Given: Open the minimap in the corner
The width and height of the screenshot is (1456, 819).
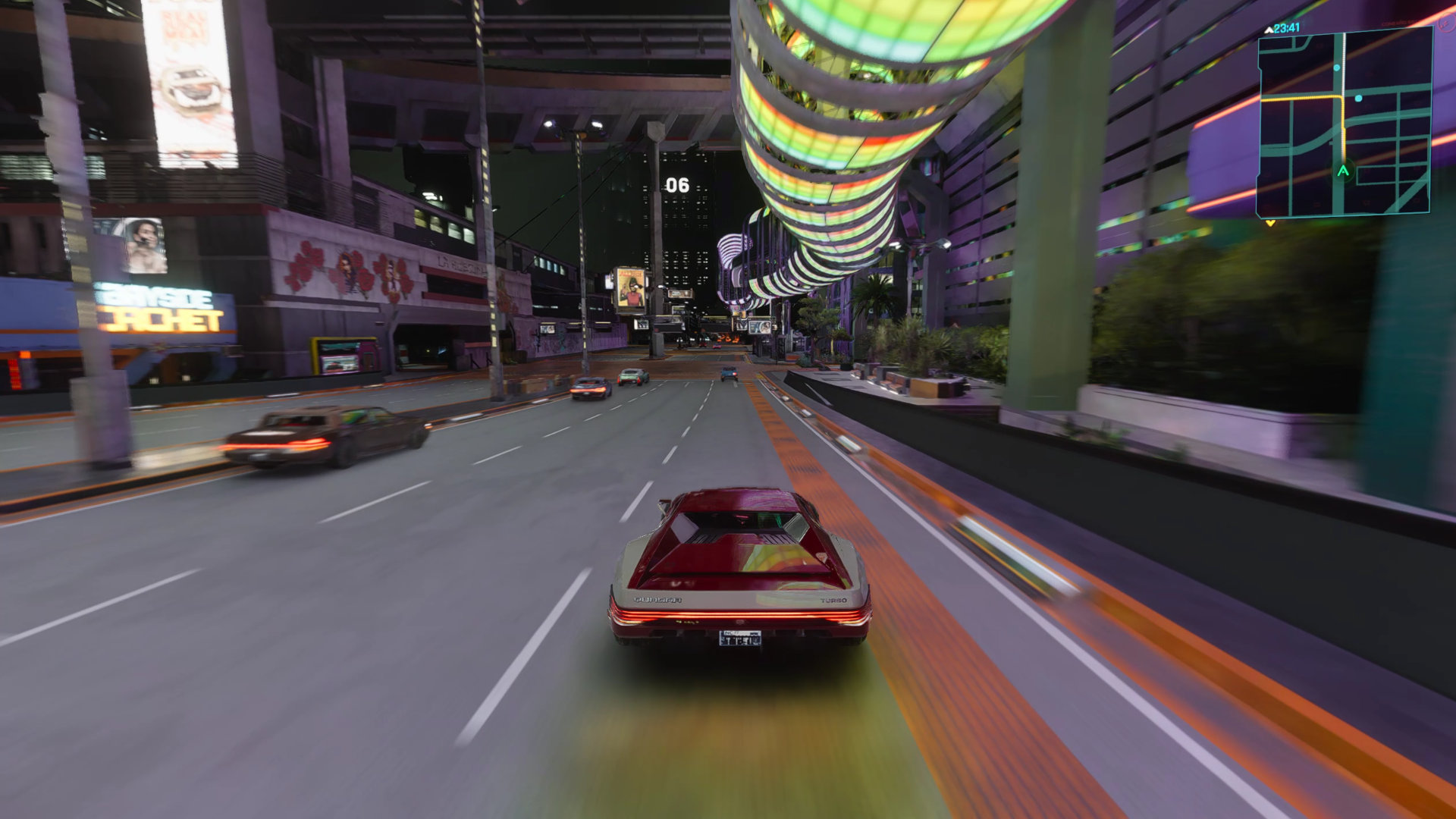Looking at the screenshot, I should (x=1343, y=124).
